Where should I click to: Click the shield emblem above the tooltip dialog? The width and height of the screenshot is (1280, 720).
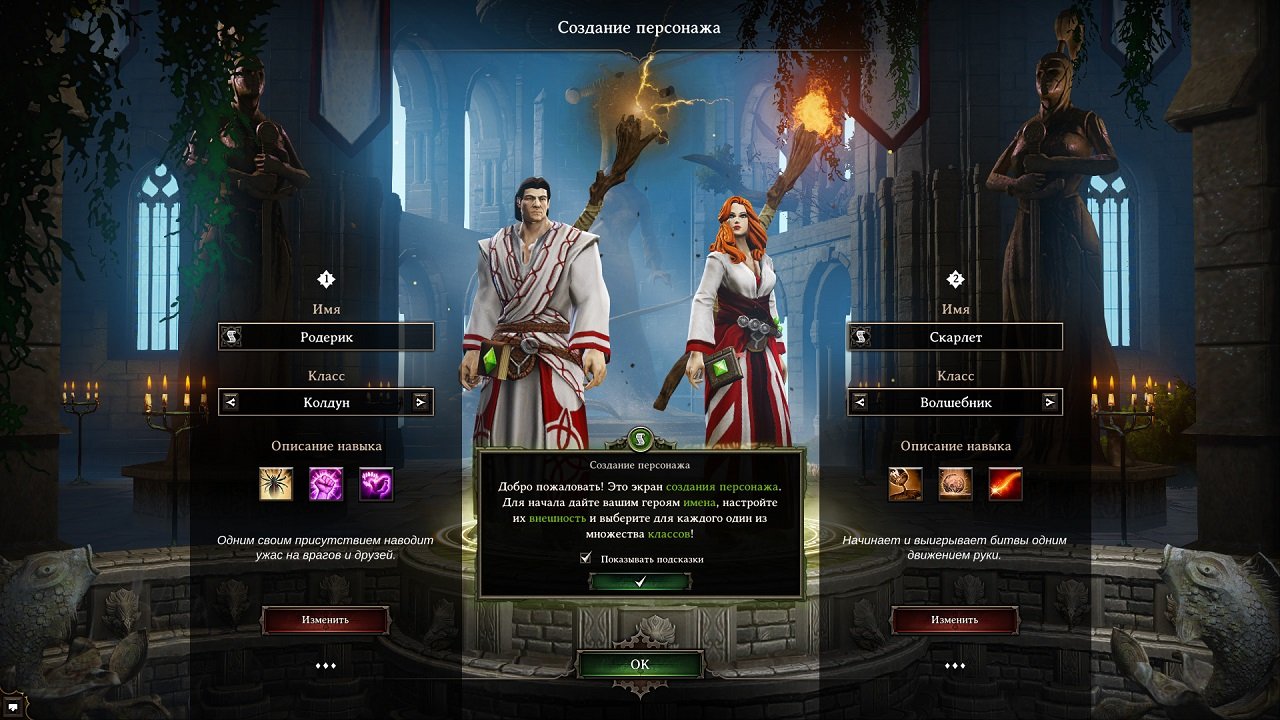(x=639, y=440)
